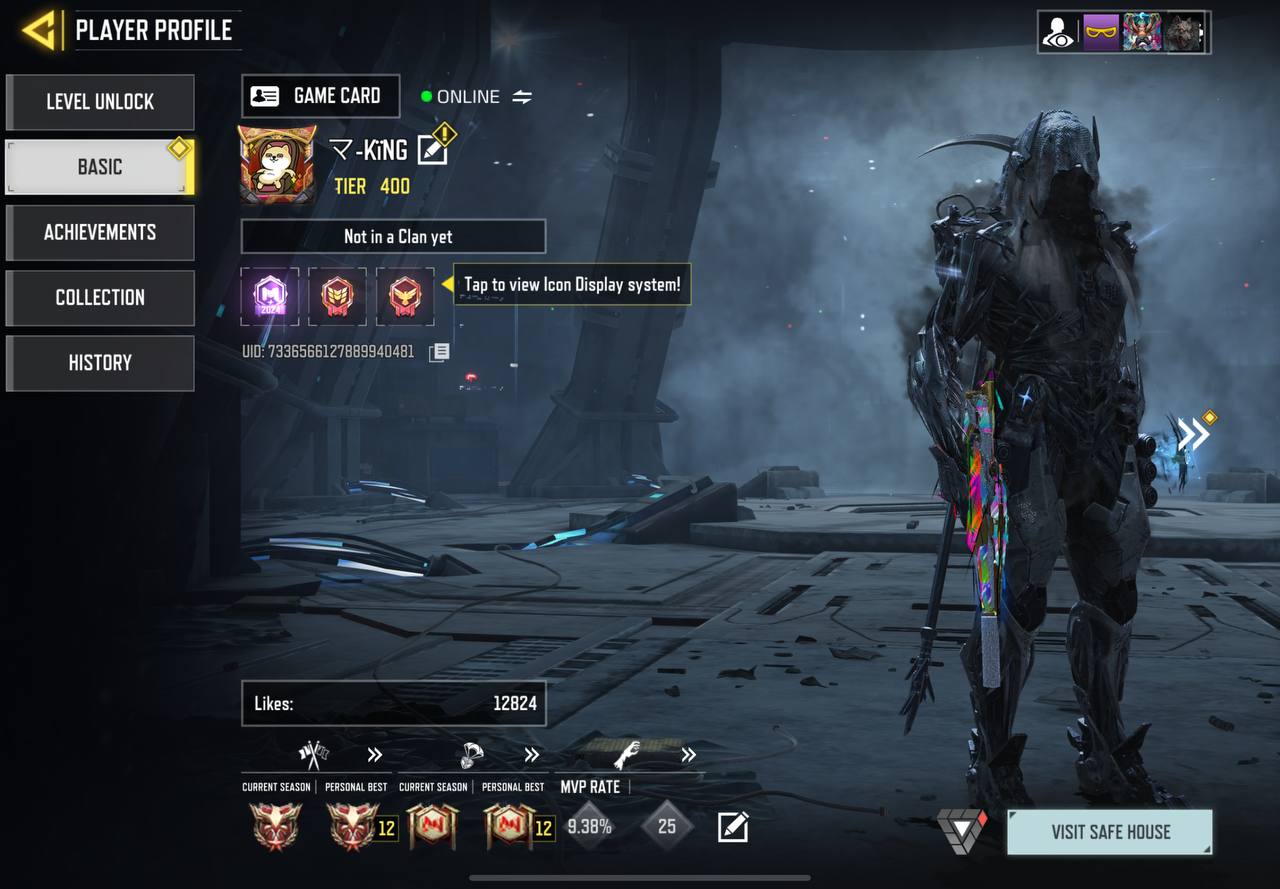
Task: View the History tab
Action: click(100, 362)
